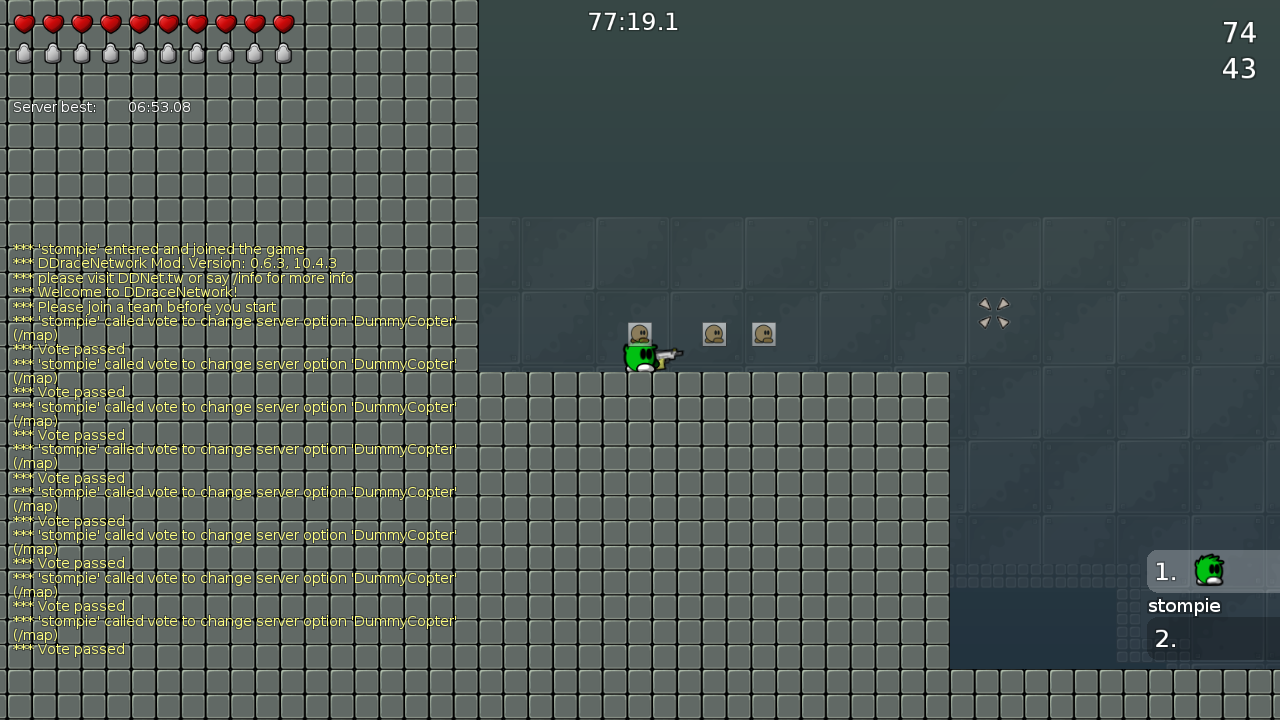Select the middle floating pickup item
Screen dimensions: 1280x720
click(x=714, y=334)
